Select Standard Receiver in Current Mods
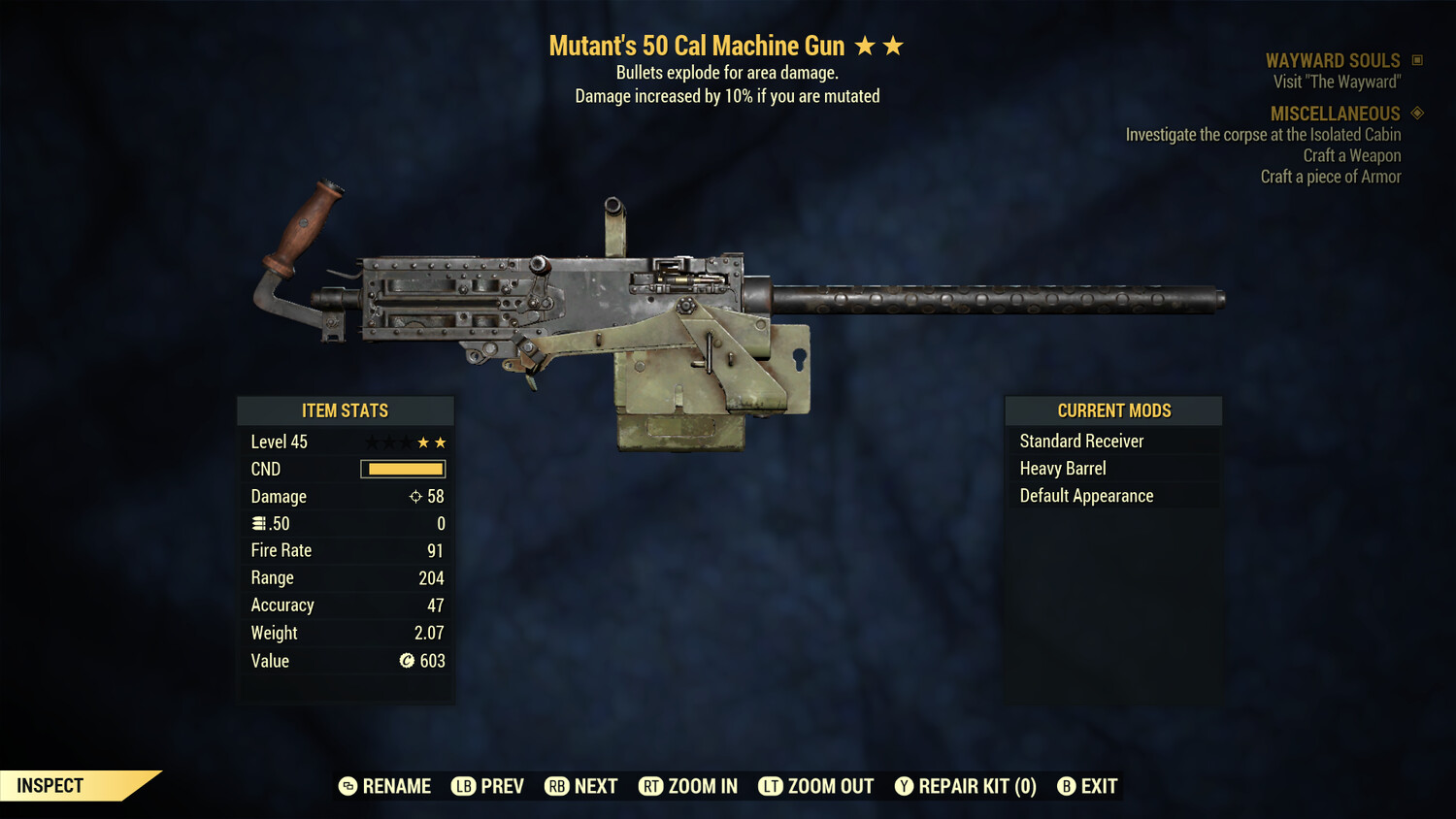The image size is (1456, 819). 1081,441
